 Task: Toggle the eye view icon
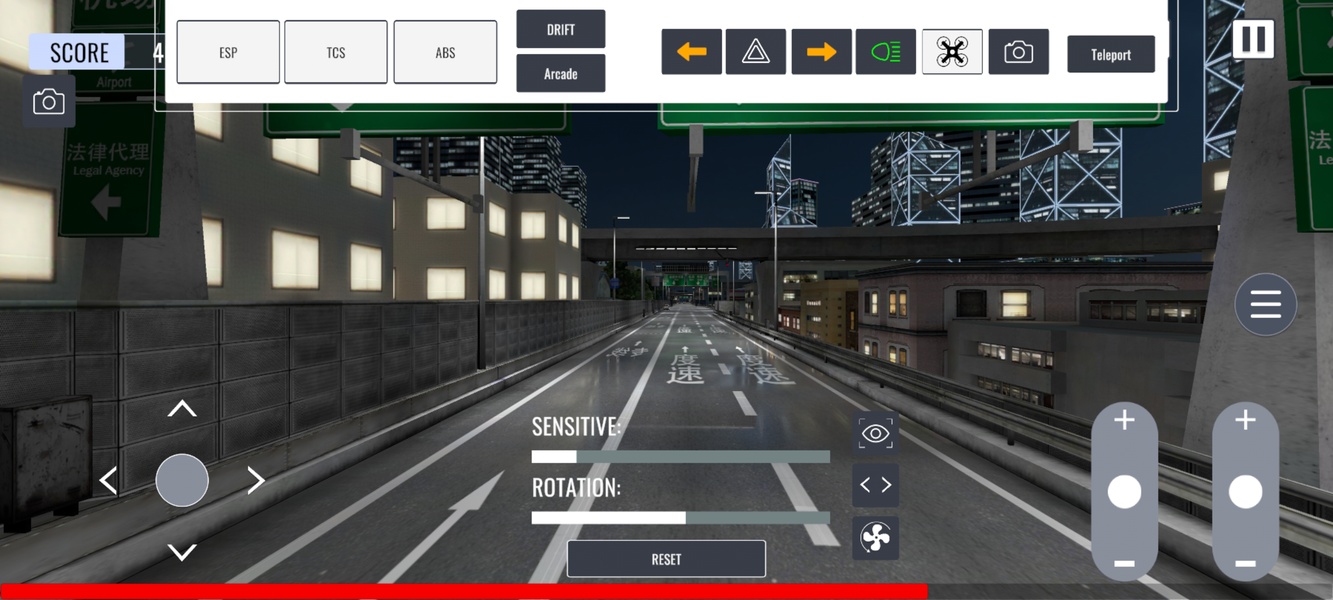click(x=875, y=433)
